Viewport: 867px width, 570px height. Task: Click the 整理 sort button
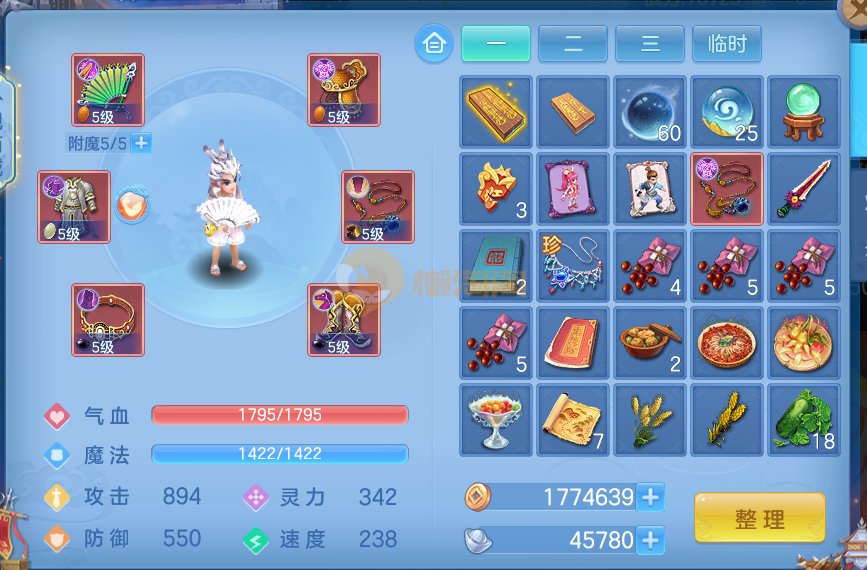759,519
